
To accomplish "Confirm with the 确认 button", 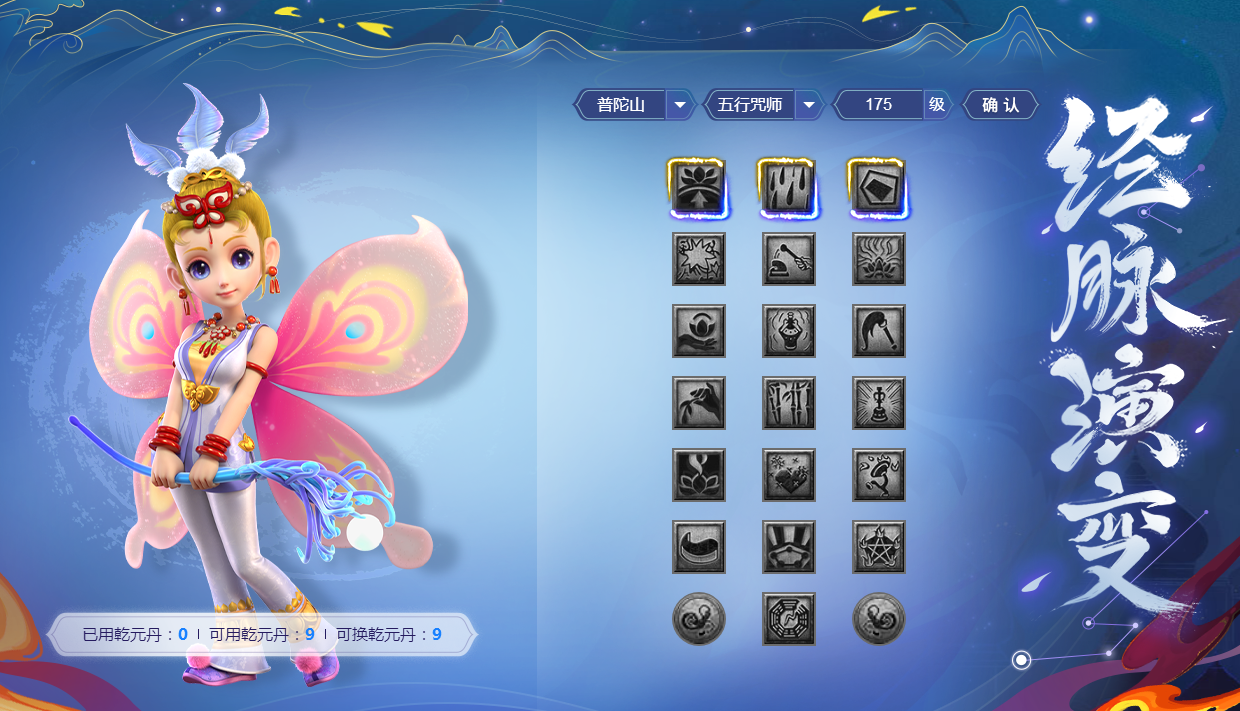I will [1000, 105].
